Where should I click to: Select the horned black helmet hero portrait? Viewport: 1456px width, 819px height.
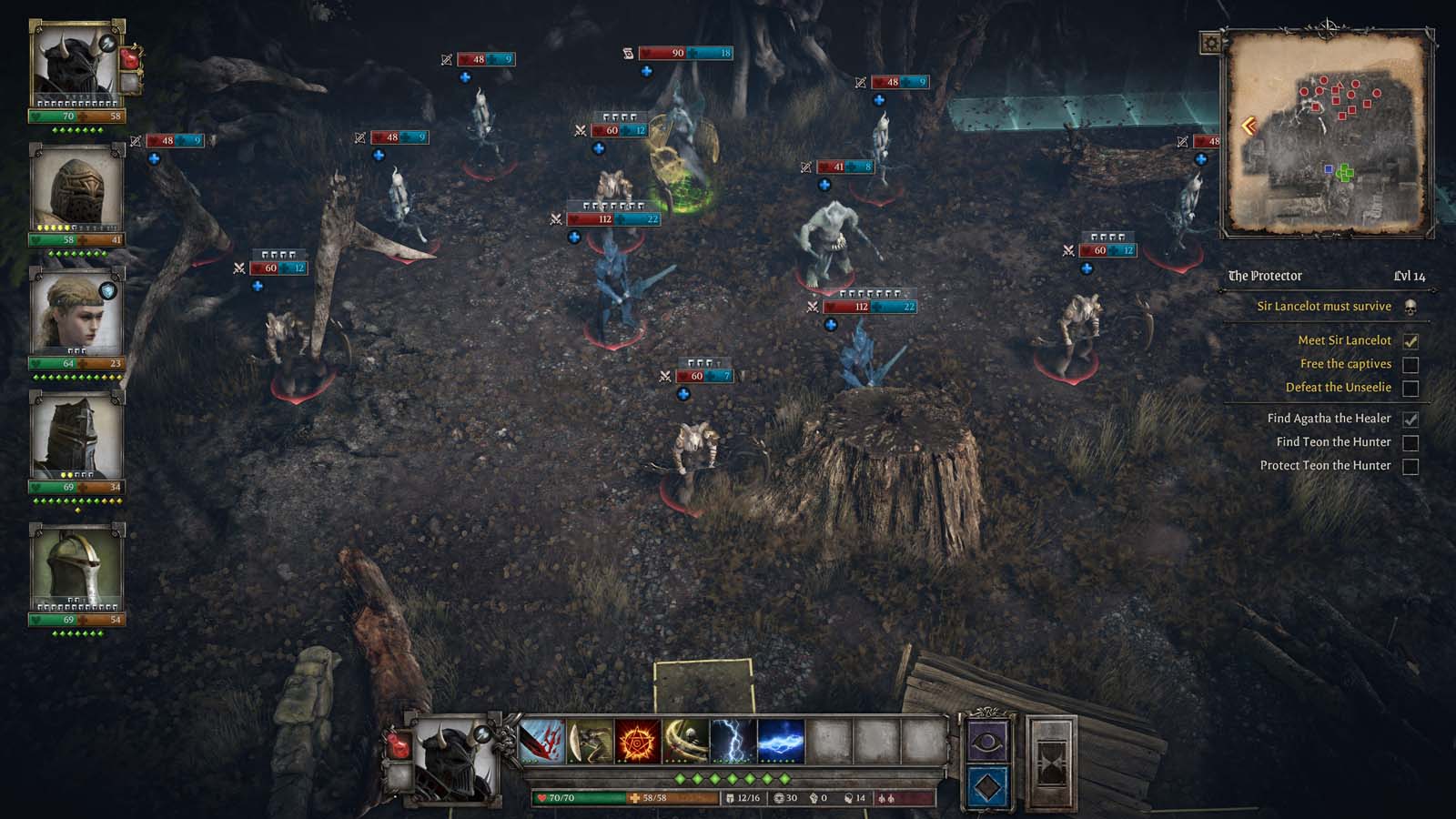point(76,66)
